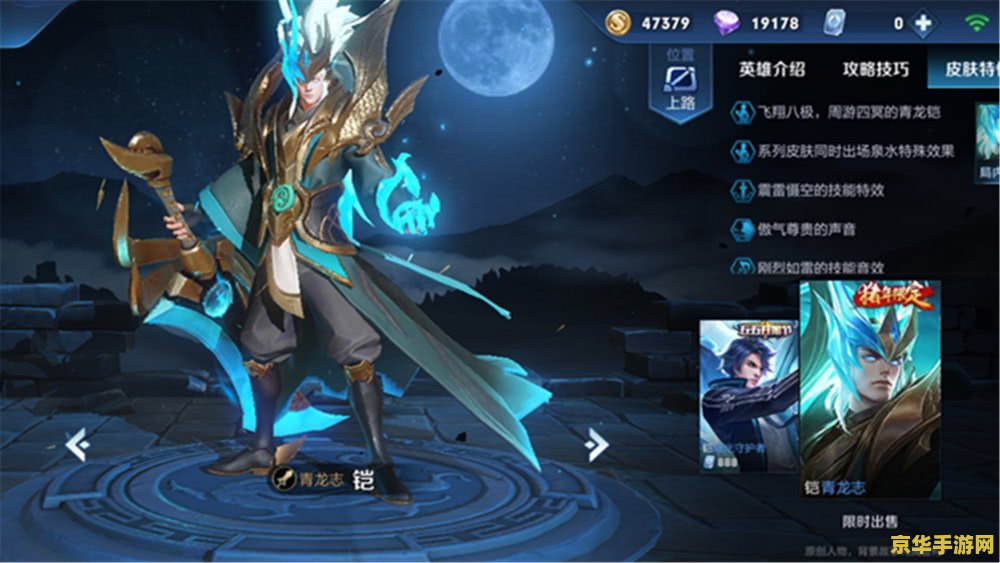The width and height of the screenshot is (1000, 563).
Task: Select the 皮肤特性 tab
Action: click(x=964, y=69)
